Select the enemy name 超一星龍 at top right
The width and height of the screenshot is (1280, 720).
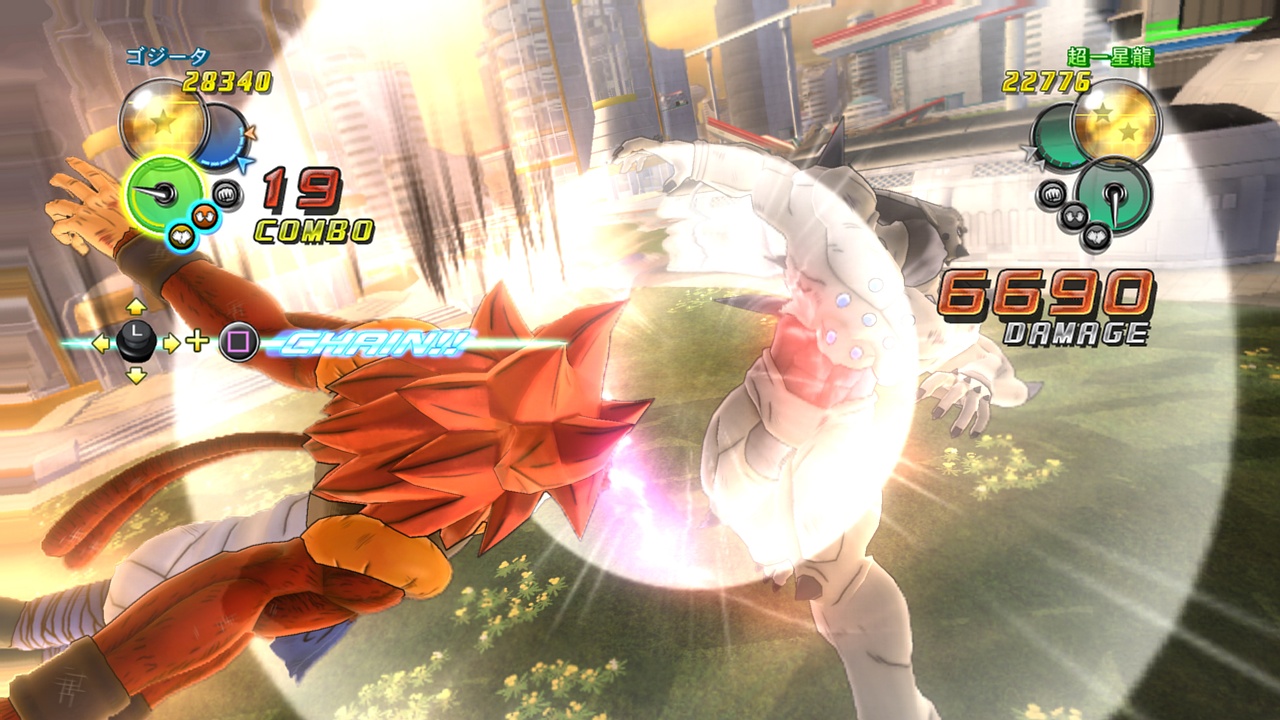pyautogui.click(x=1112, y=58)
